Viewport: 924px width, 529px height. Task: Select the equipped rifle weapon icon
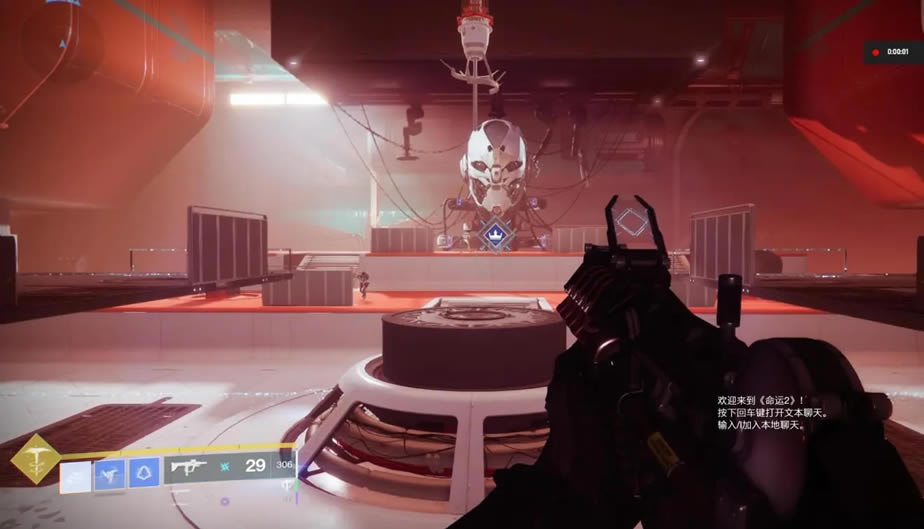click(189, 466)
